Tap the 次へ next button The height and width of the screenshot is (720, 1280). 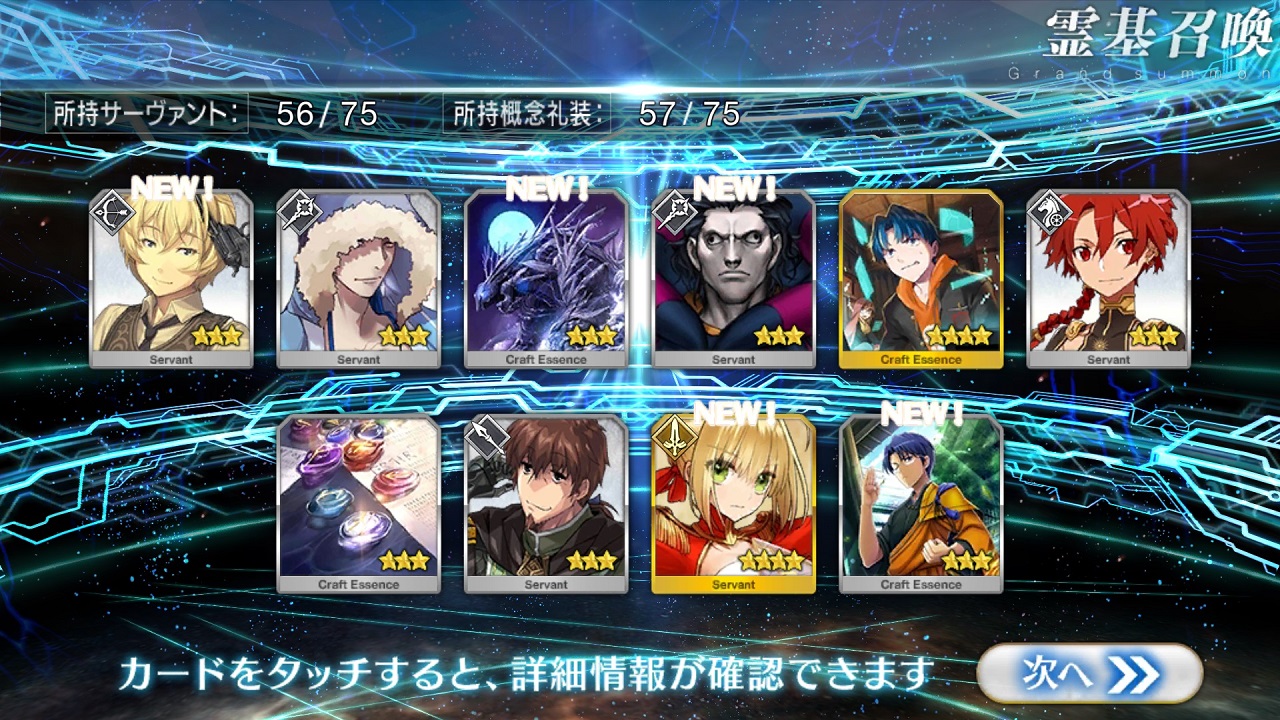(1089, 673)
